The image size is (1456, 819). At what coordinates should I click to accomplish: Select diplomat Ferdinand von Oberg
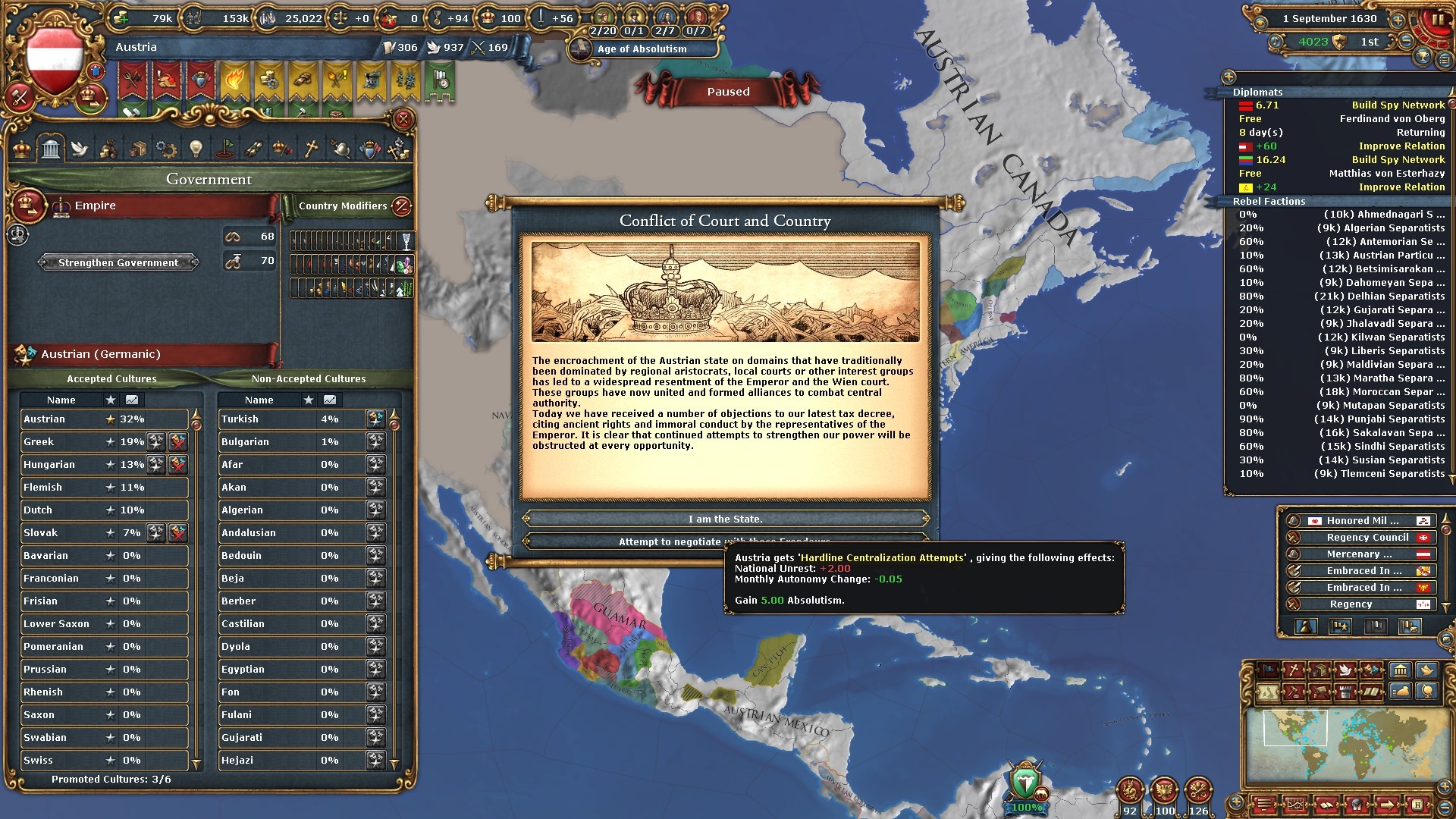pyautogui.click(x=1392, y=119)
